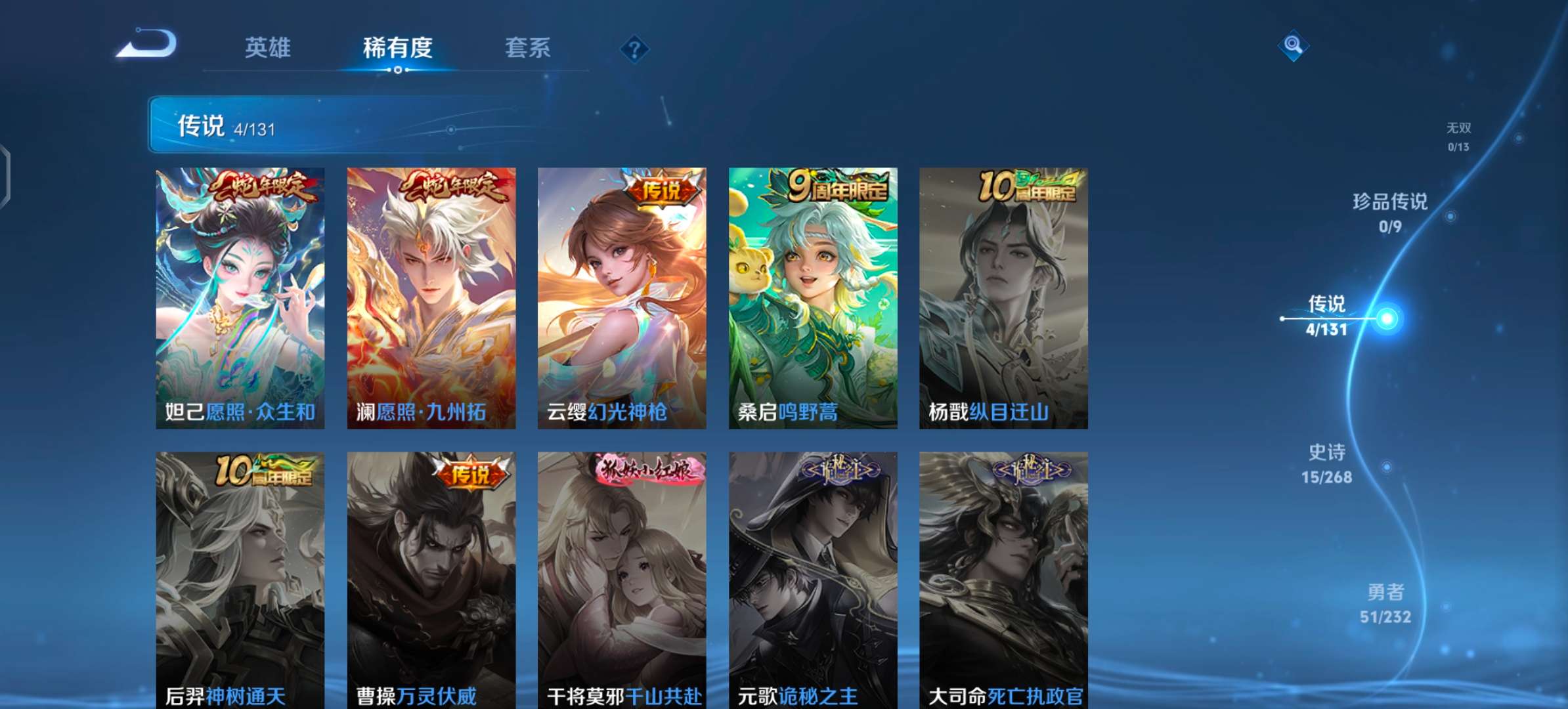Expand the left edge panel arrow
Screen dimensions: 1568x709
(5, 173)
